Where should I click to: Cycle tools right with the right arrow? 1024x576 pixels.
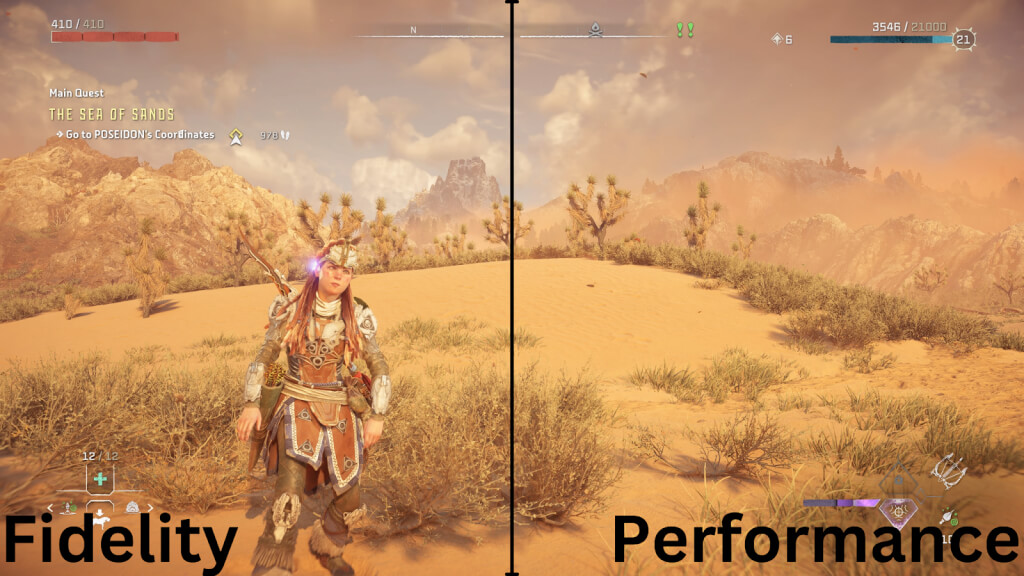pos(150,508)
